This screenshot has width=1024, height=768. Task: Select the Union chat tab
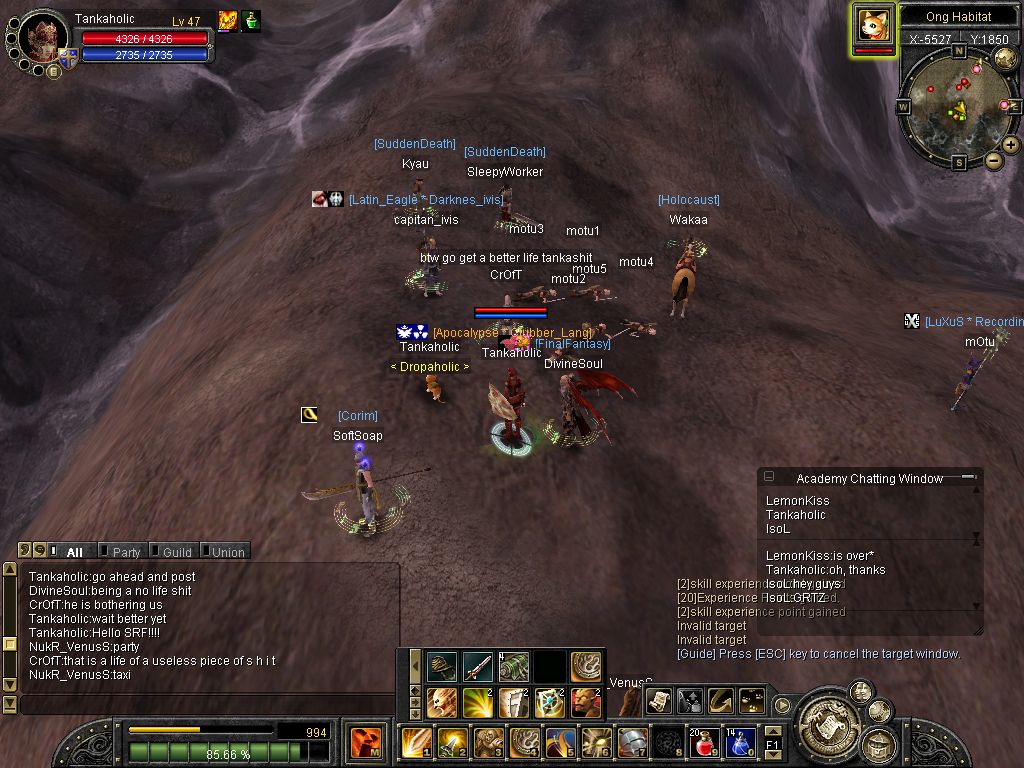point(227,552)
